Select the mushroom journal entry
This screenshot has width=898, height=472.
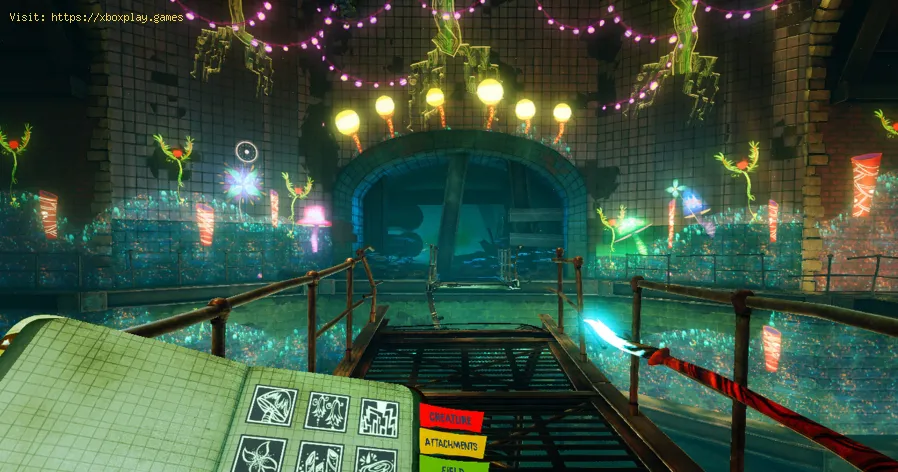[271, 408]
